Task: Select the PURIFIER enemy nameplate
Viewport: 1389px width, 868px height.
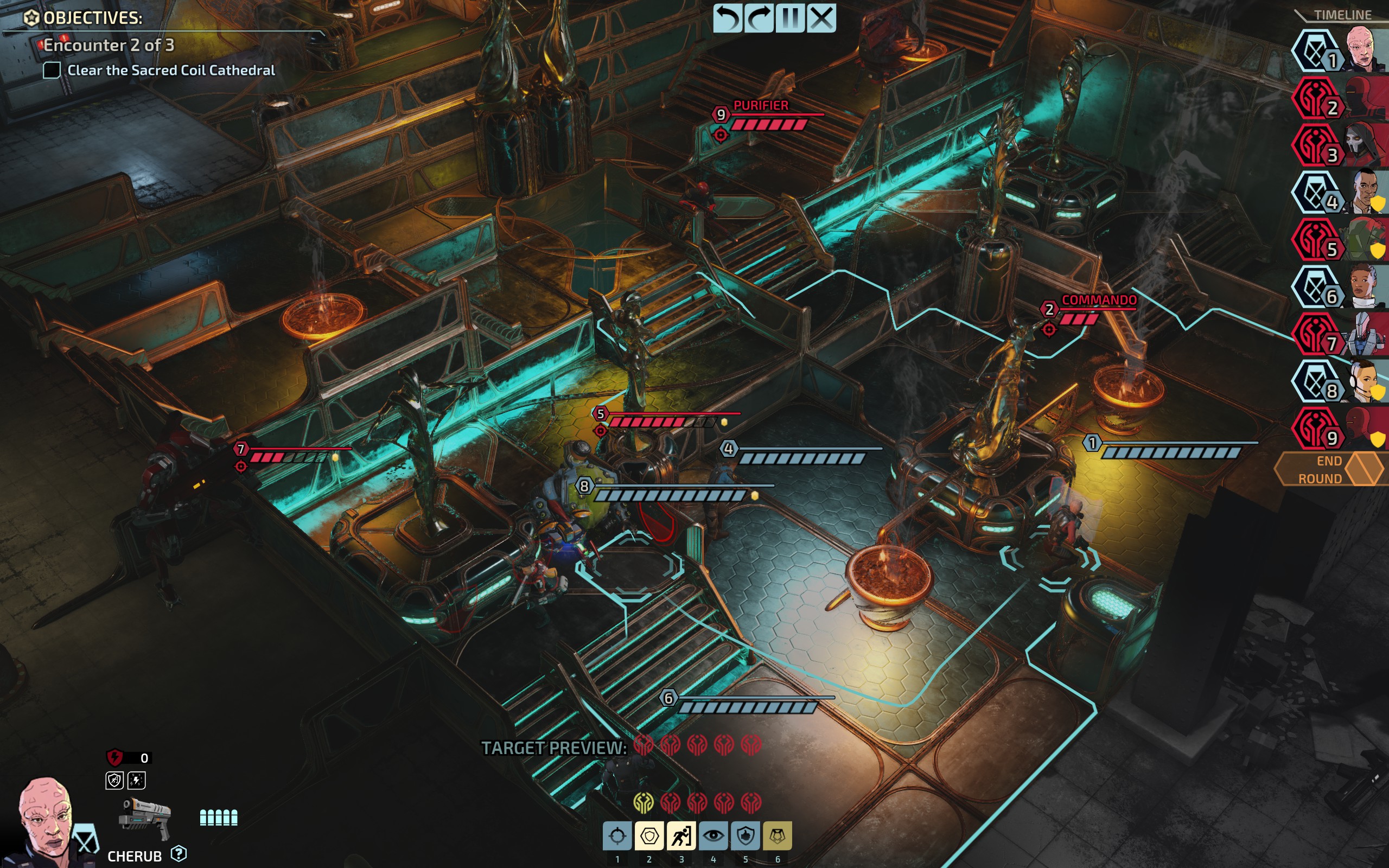Action: (762, 106)
